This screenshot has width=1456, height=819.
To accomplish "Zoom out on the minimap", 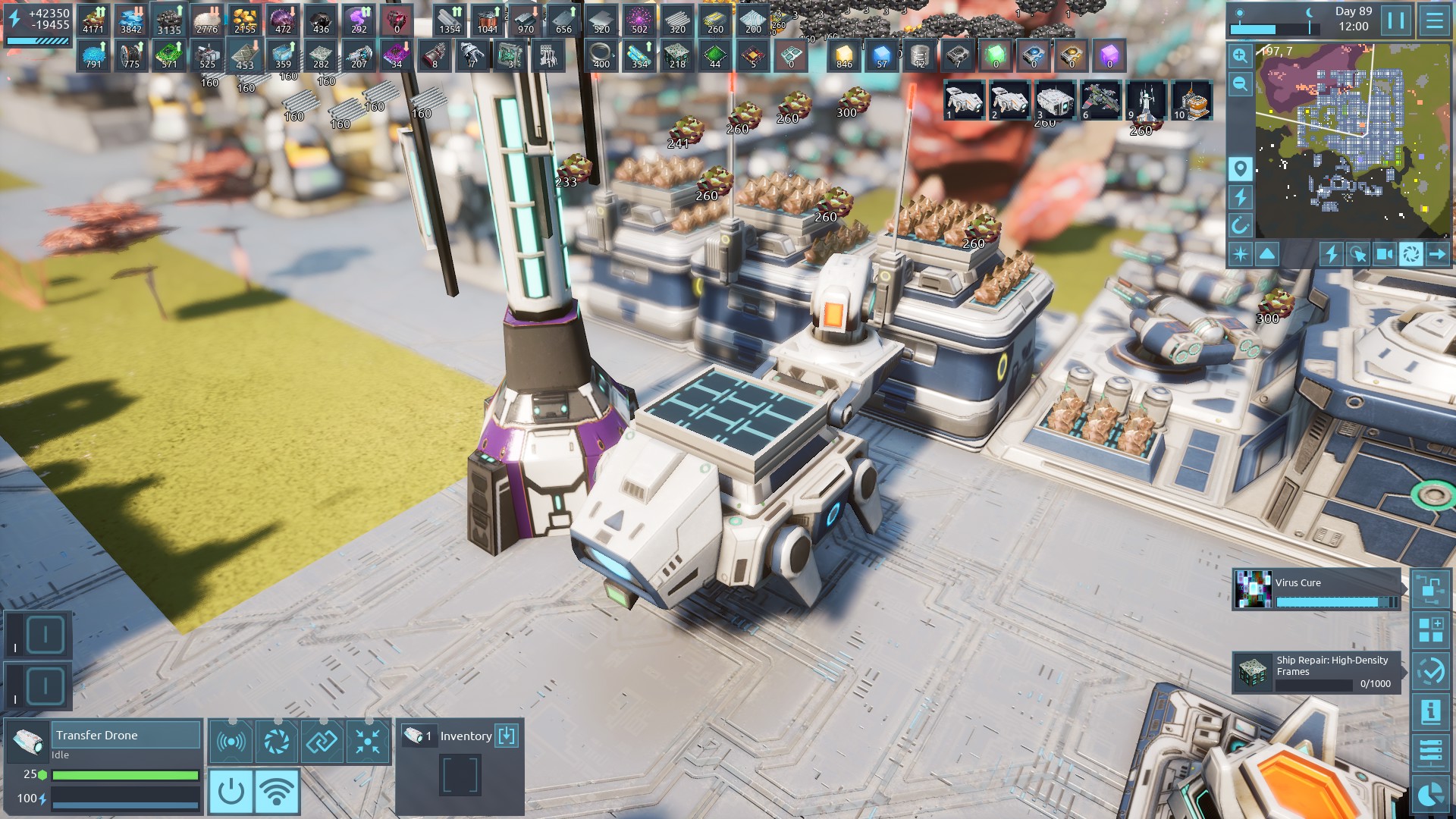I will pyautogui.click(x=1240, y=83).
